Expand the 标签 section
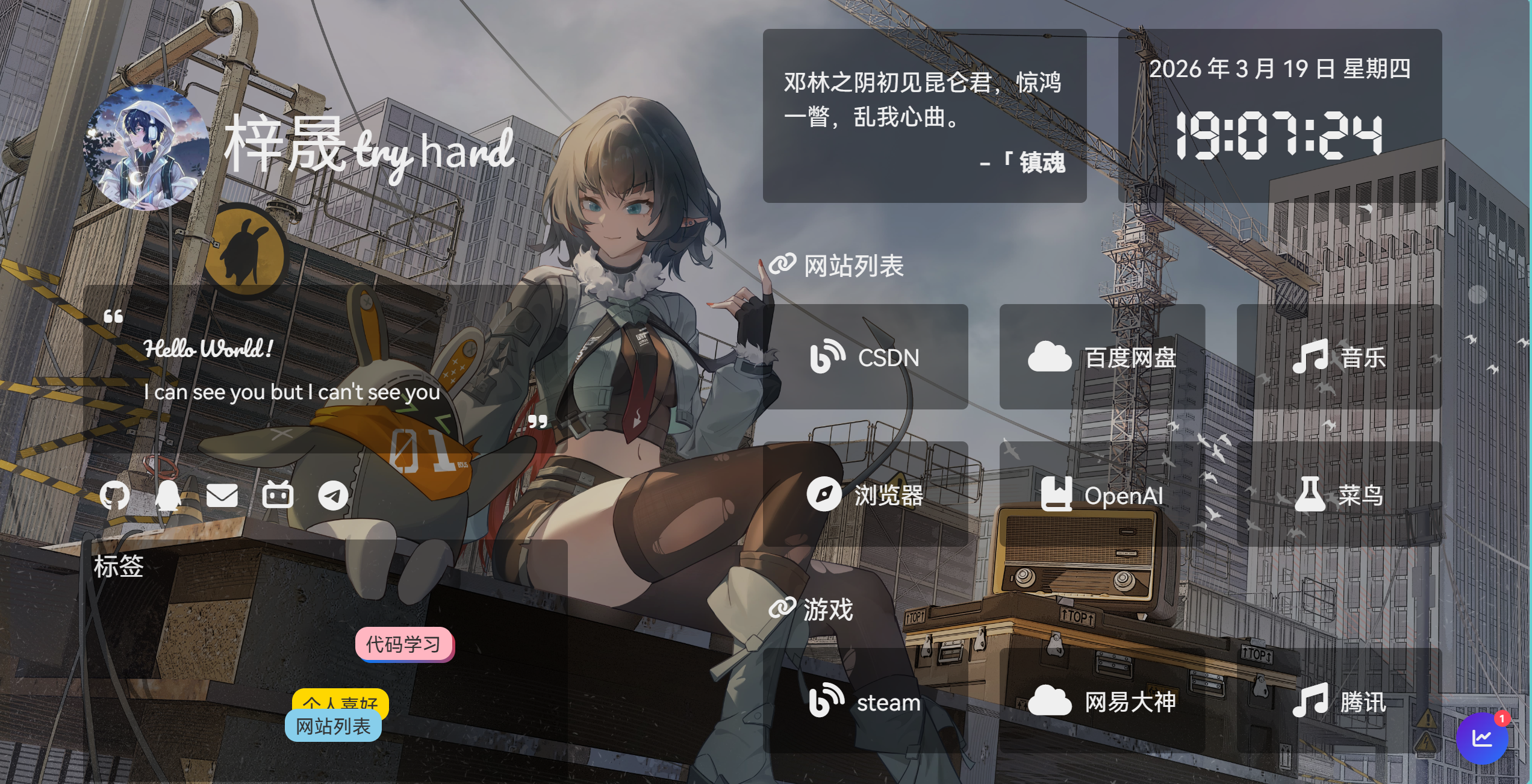This screenshot has width=1532, height=784. click(119, 566)
